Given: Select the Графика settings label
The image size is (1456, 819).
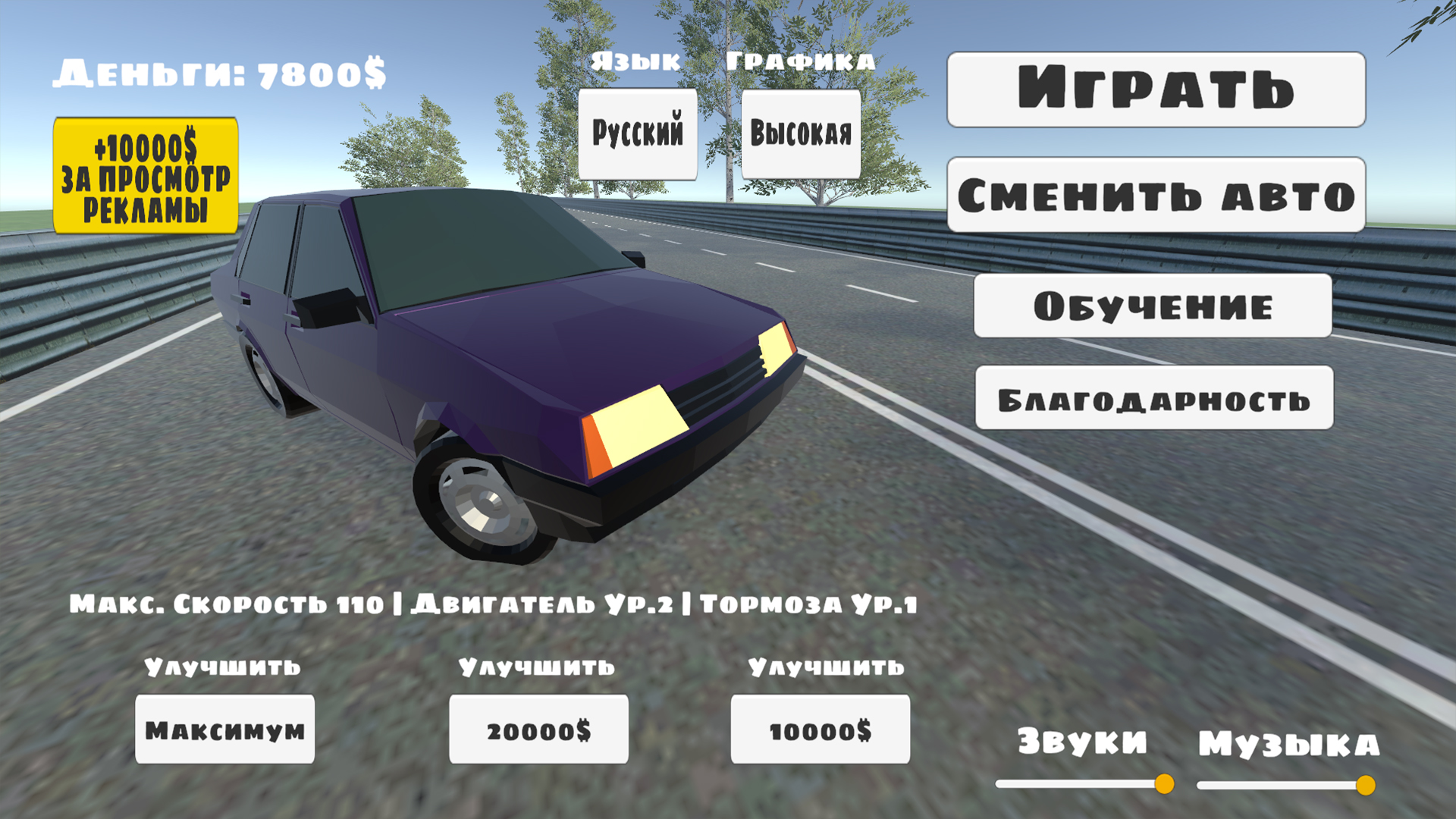Looking at the screenshot, I should 800,63.
